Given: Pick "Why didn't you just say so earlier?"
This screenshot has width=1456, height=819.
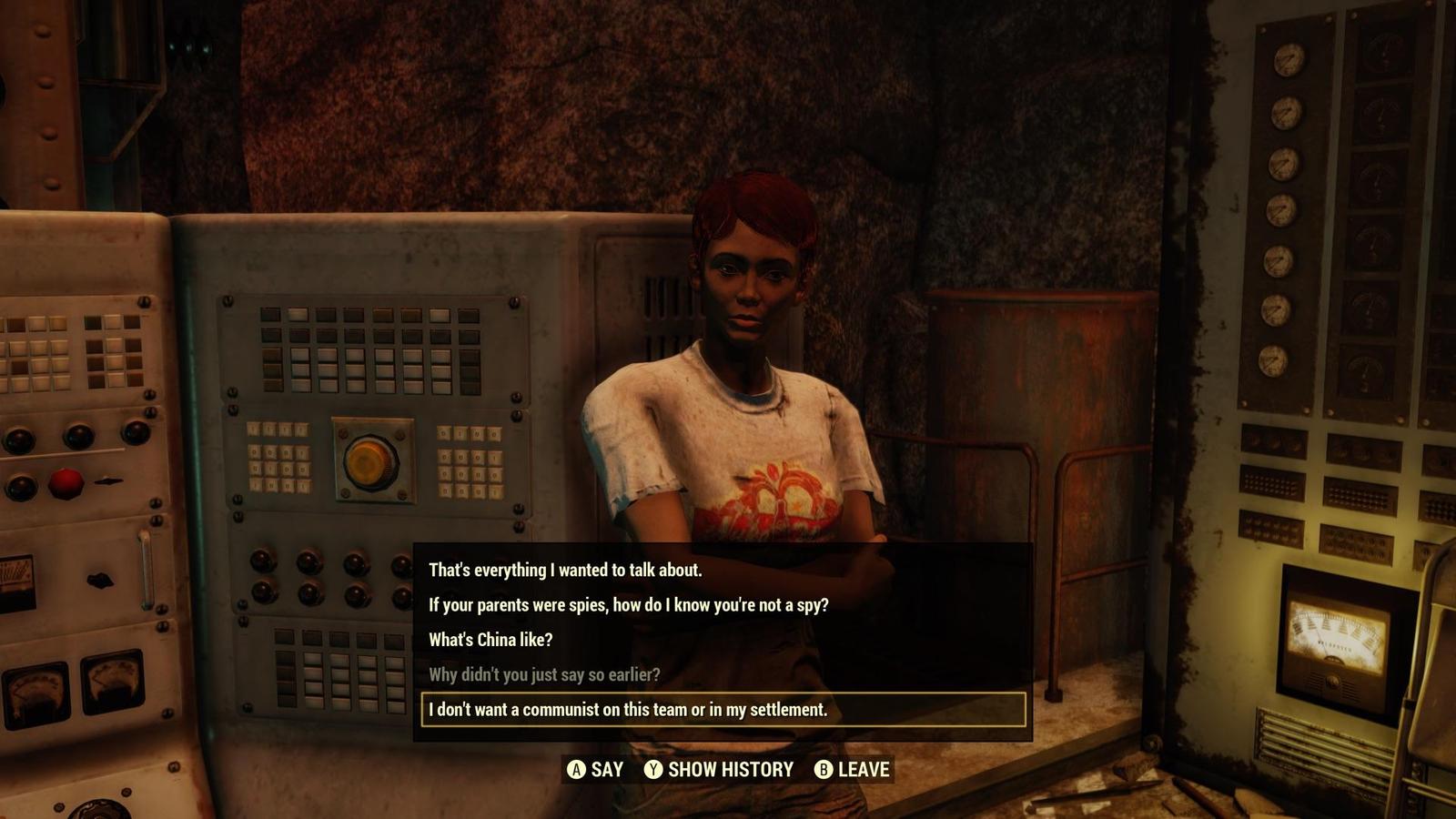Looking at the screenshot, I should (x=544, y=674).
